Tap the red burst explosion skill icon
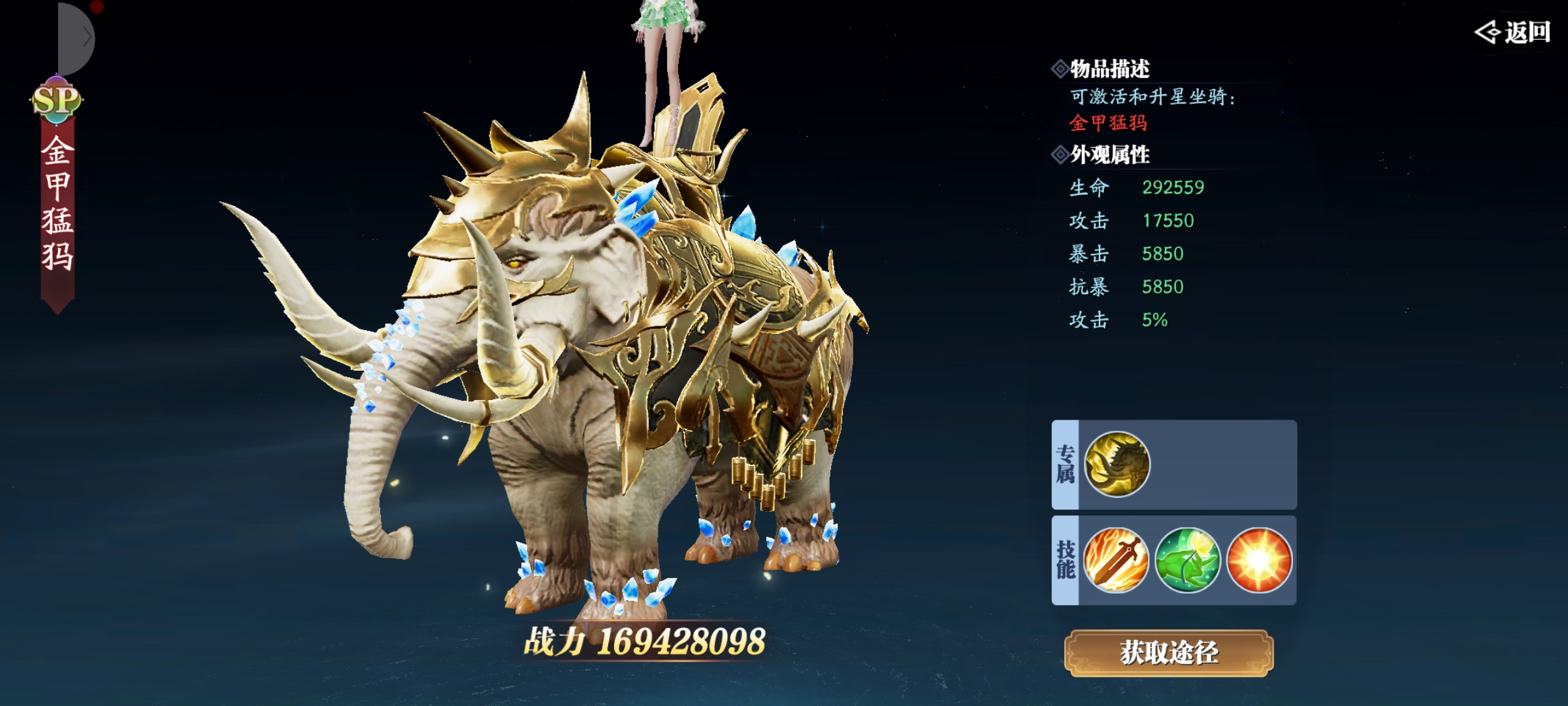Image resolution: width=1568 pixels, height=706 pixels. 1259,560
